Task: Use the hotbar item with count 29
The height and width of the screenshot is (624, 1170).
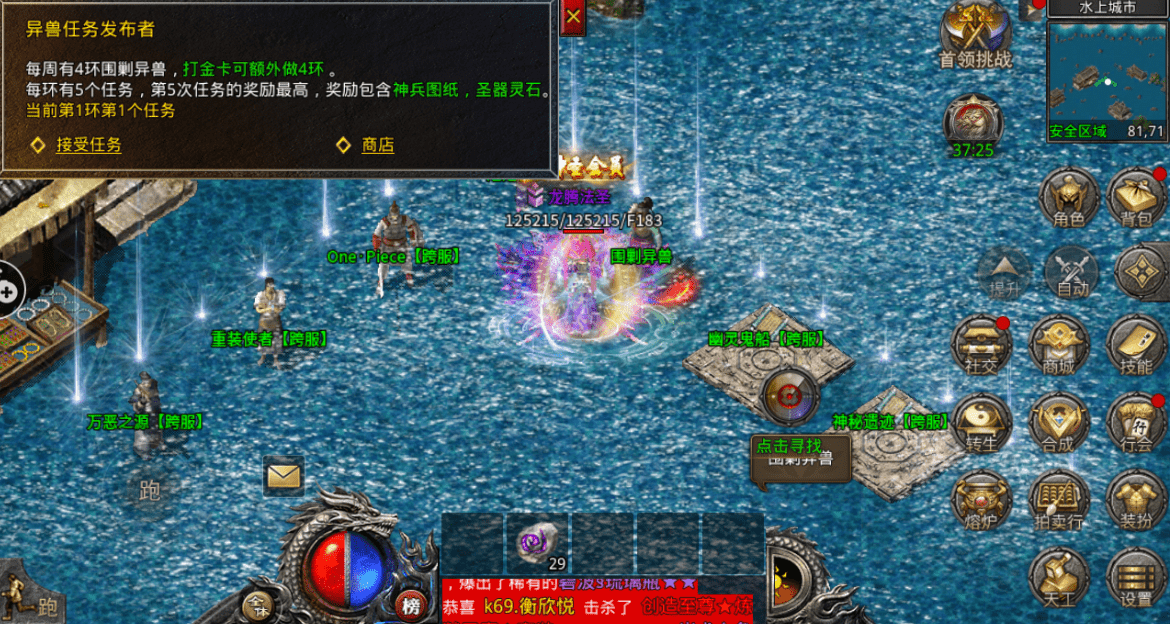Action: pos(537,544)
